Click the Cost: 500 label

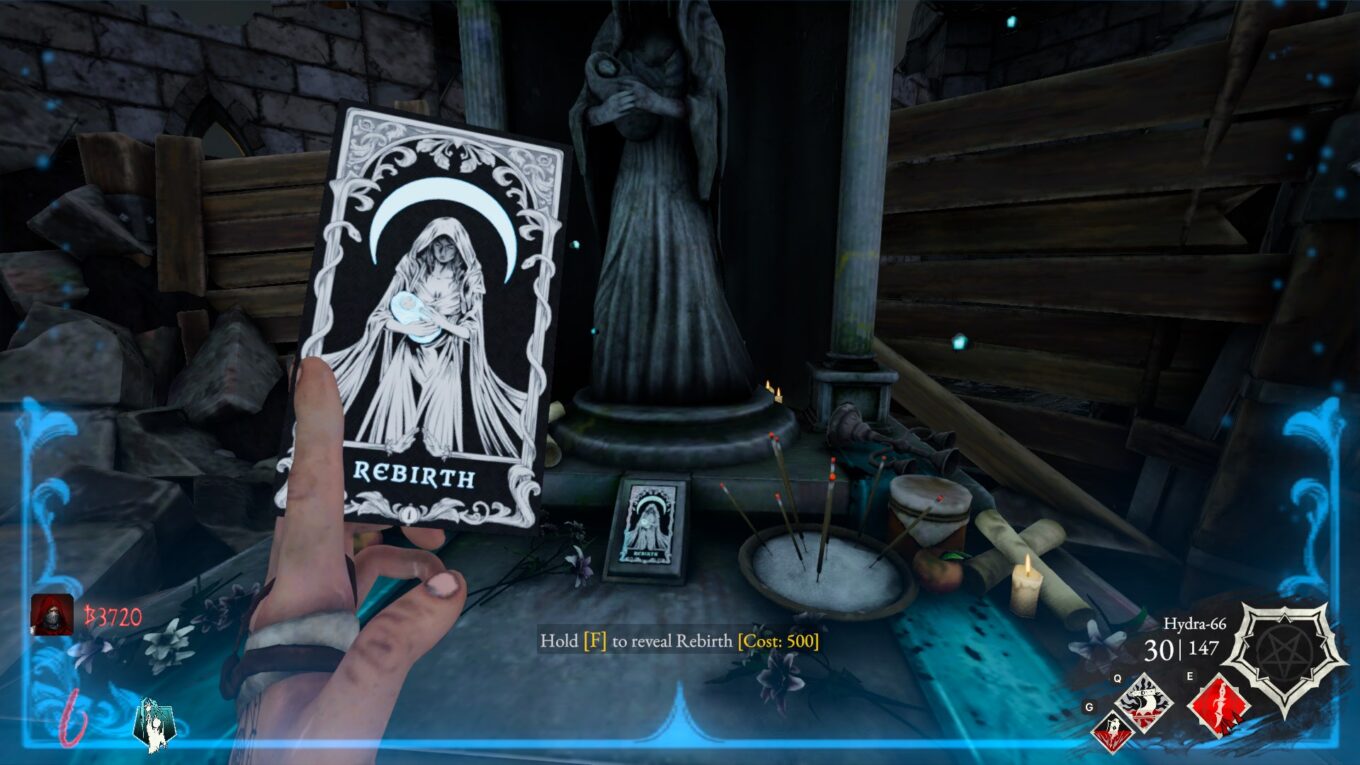point(779,639)
